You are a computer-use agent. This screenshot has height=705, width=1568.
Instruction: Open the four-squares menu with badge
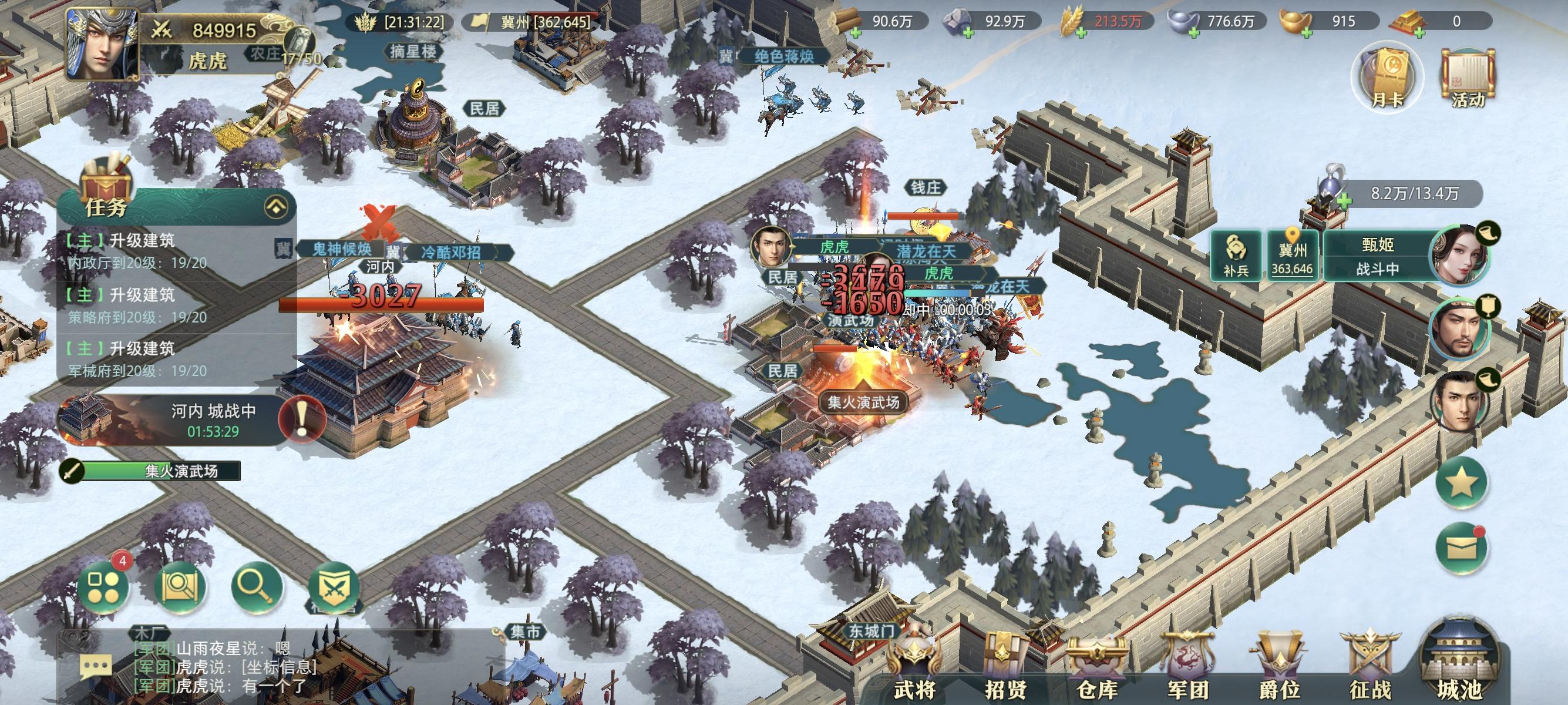103,587
